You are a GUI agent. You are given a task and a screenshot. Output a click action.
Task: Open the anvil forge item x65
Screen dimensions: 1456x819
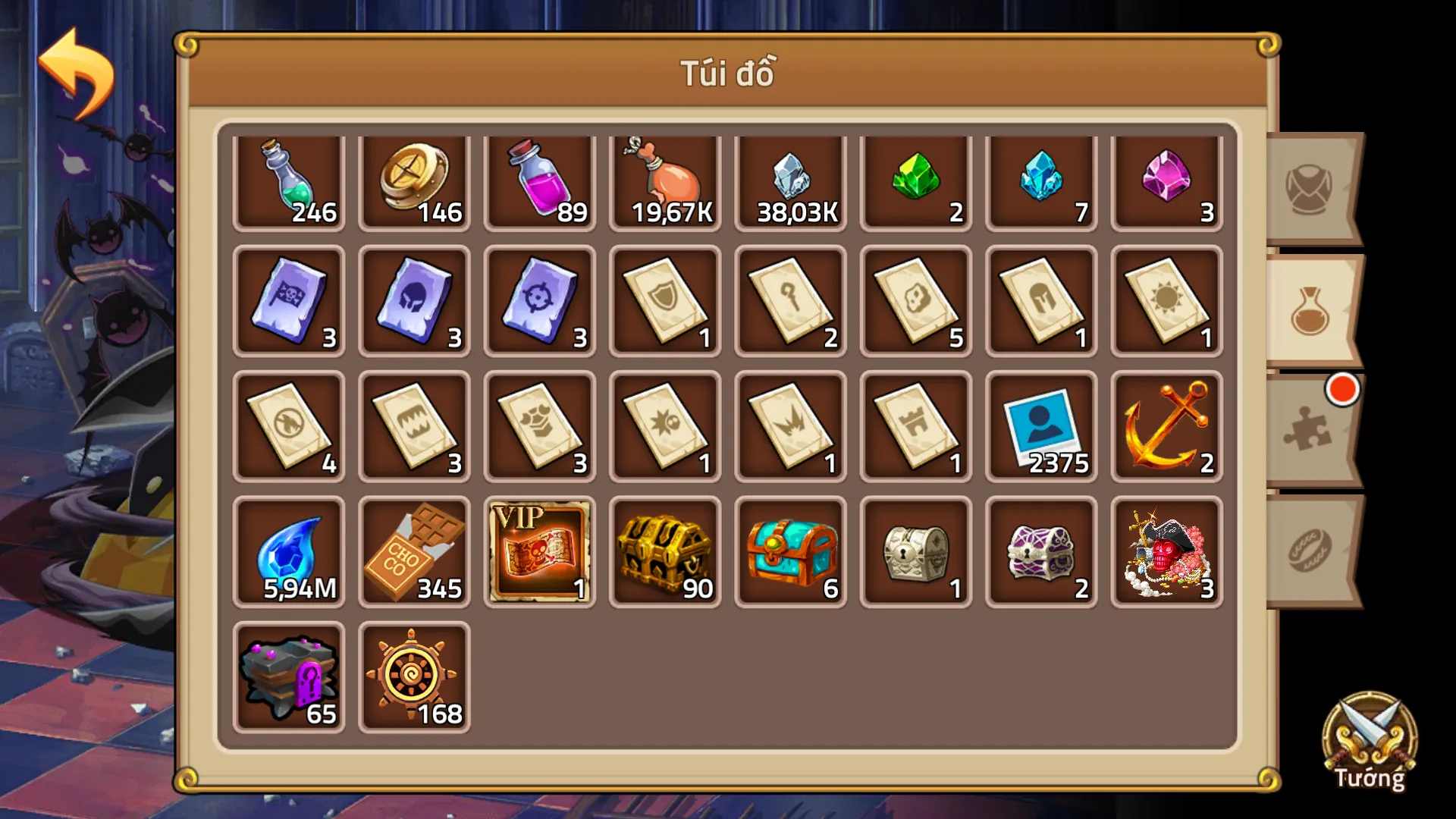(289, 675)
